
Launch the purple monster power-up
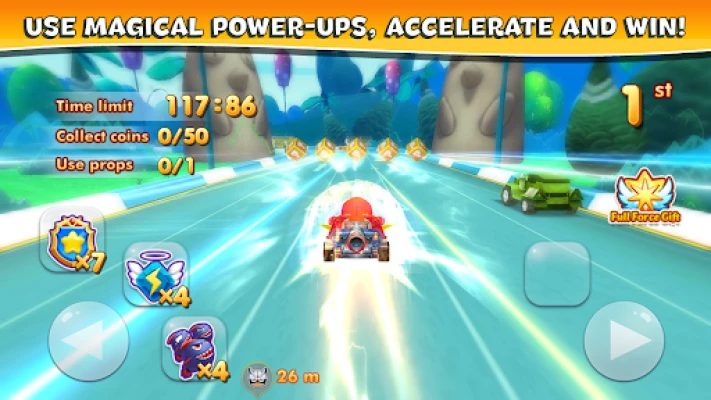tap(193, 349)
